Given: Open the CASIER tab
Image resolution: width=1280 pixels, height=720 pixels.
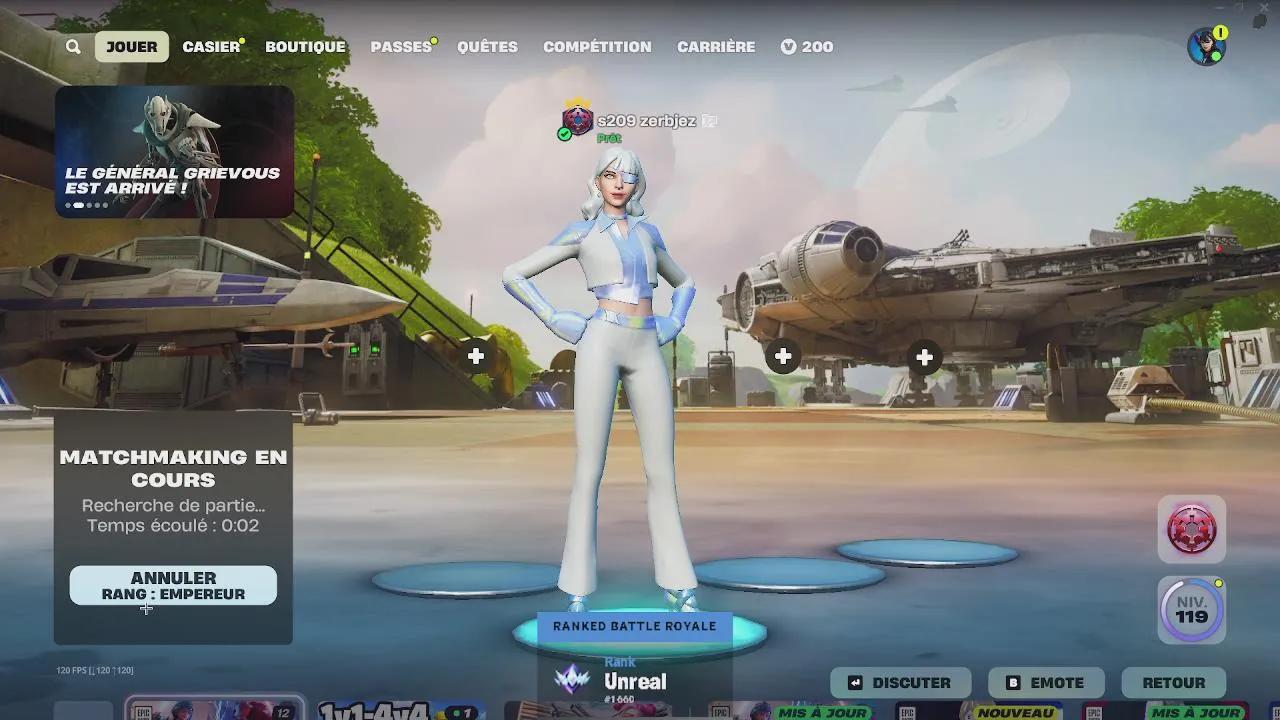Looking at the screenshot, I should [x=210, y=46].
